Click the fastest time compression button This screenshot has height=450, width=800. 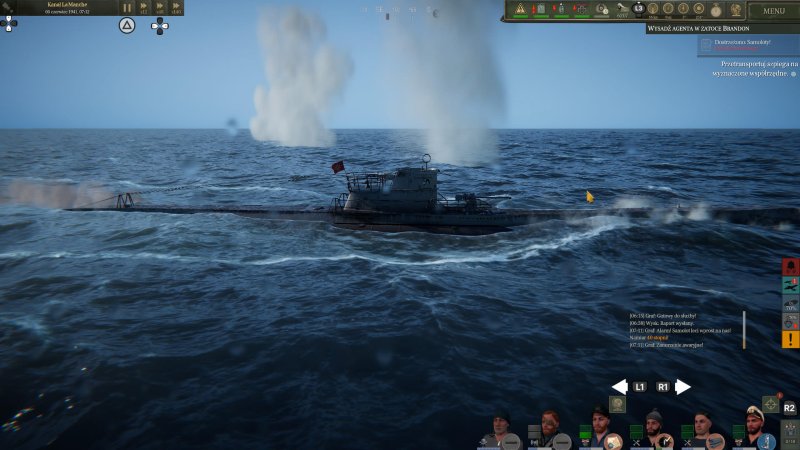(176, 7)
